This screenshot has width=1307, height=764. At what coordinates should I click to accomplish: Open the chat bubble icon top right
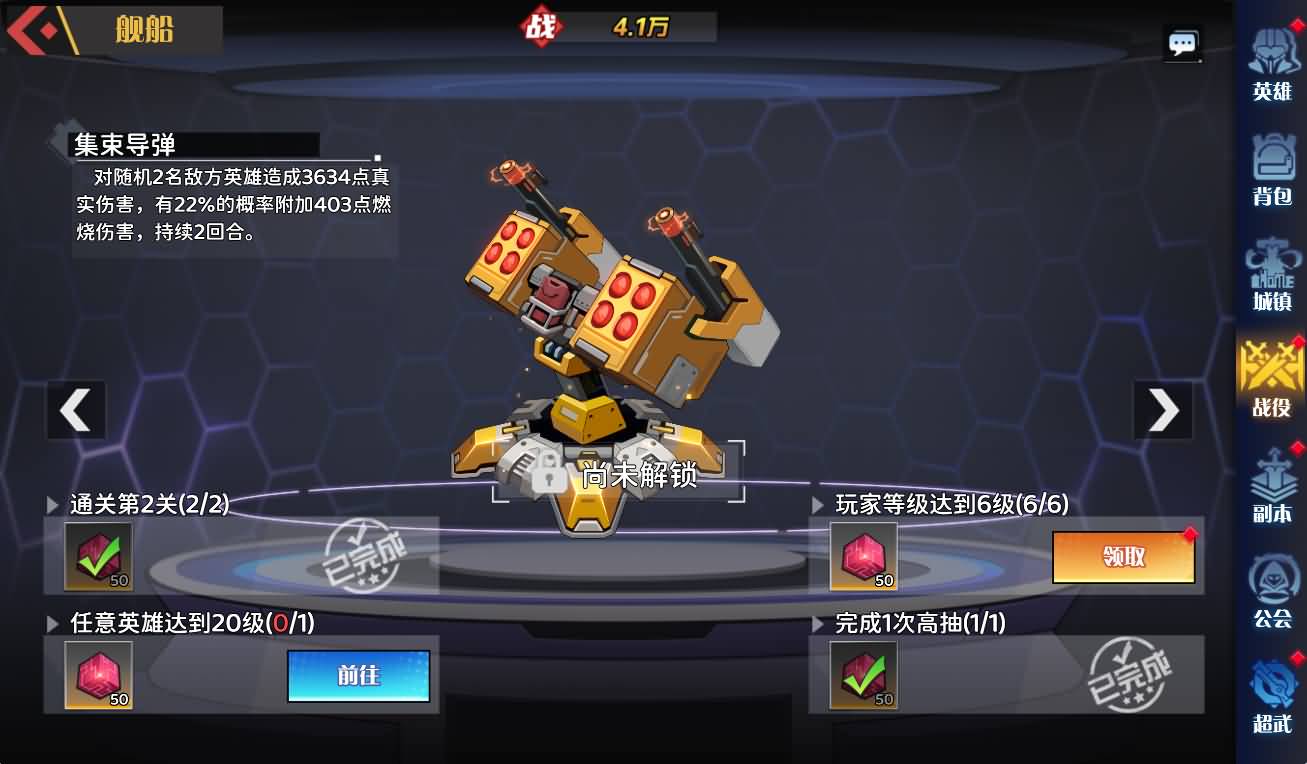1182,42
